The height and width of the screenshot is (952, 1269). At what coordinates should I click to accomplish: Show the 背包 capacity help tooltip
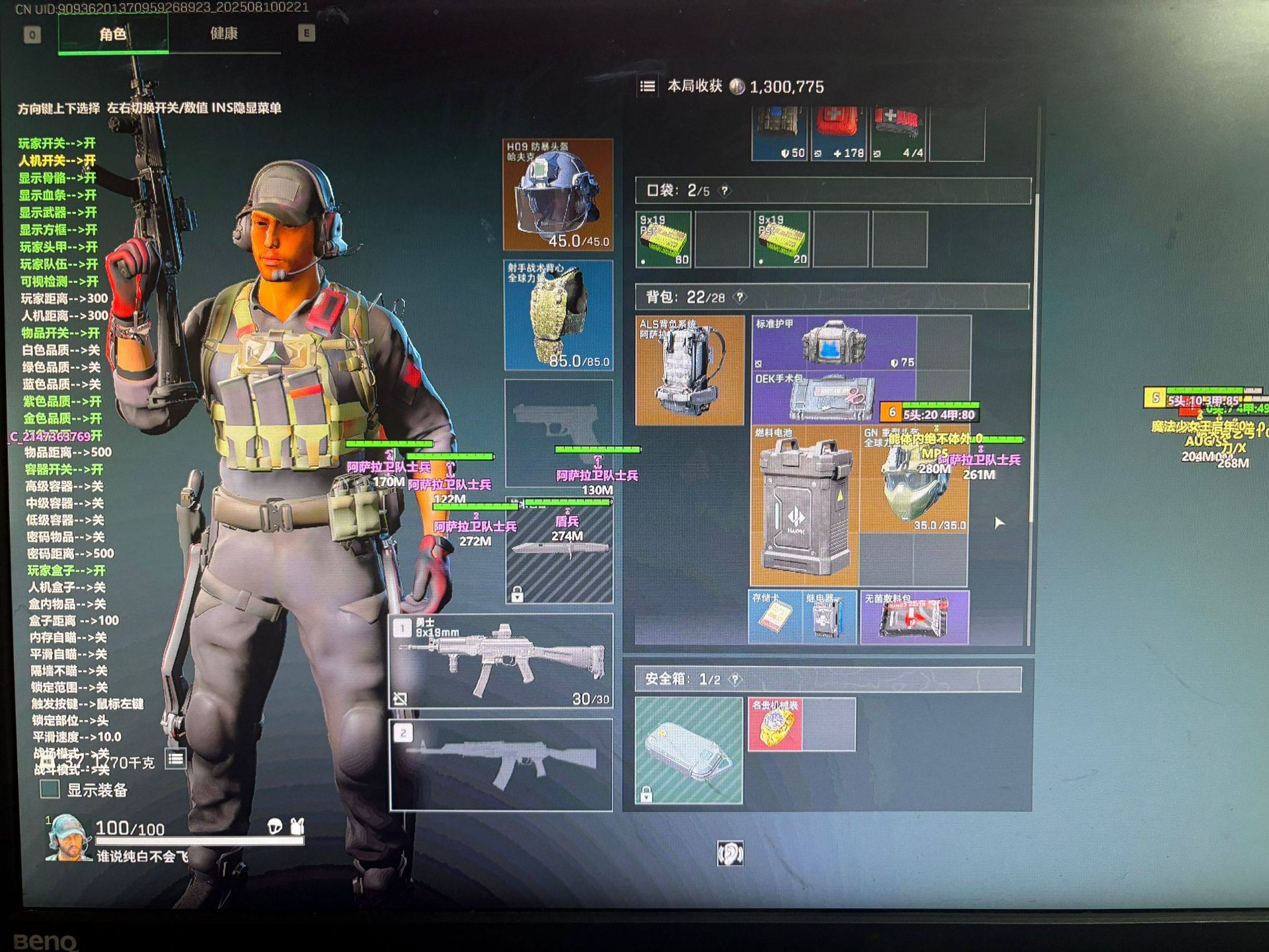coord(741,297)
